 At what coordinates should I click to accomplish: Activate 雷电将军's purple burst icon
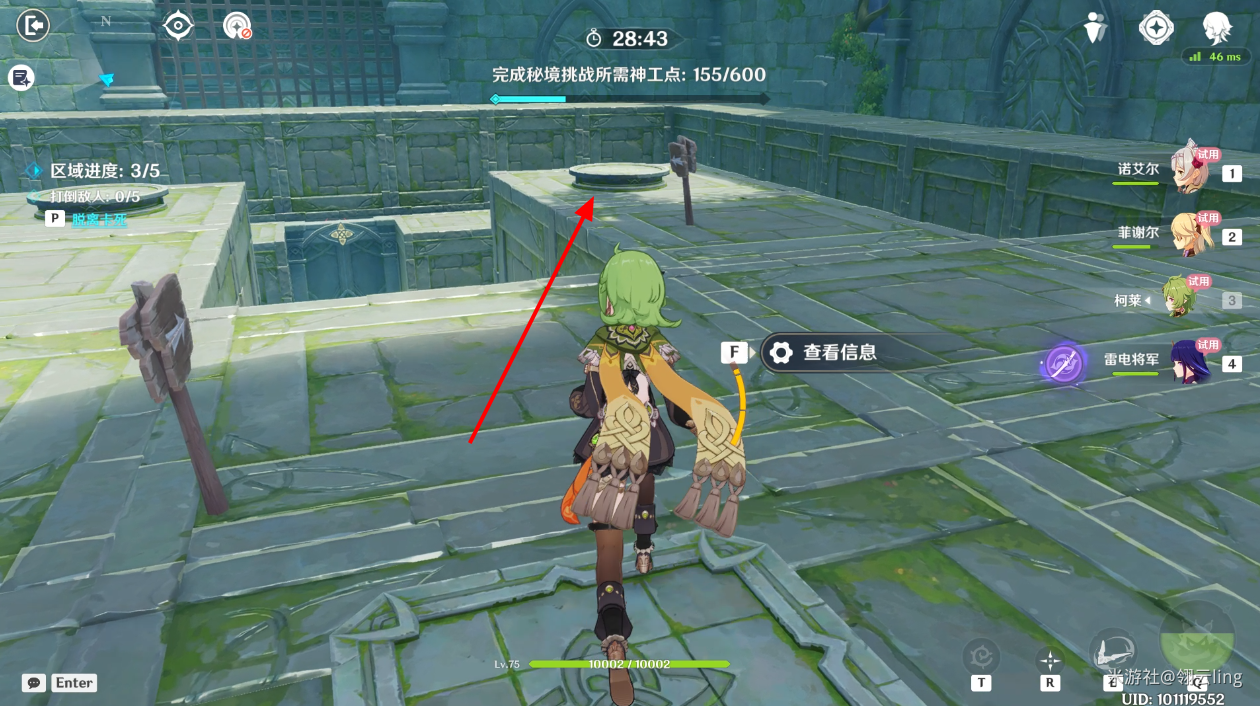click(1062, 363)
